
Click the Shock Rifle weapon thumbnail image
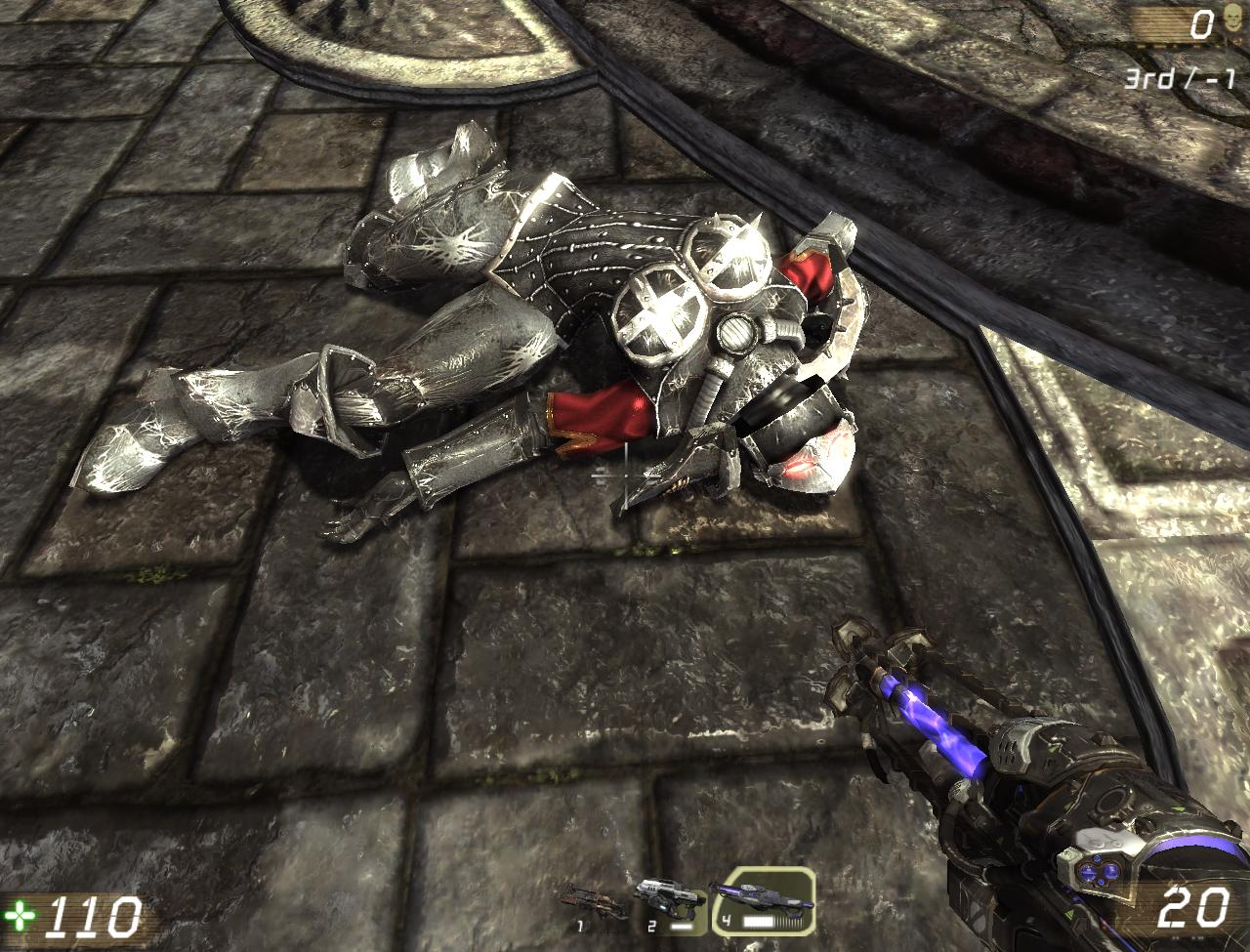[x=764, y=896]
